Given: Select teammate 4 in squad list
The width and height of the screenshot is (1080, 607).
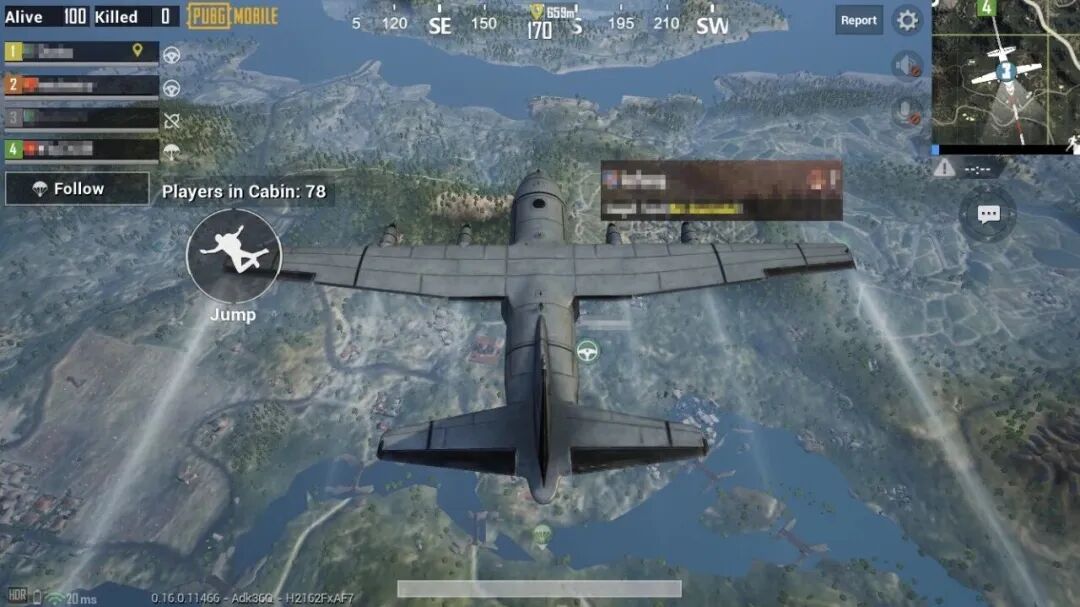Looking at the screenshot, I should click(x=82, y=149).
